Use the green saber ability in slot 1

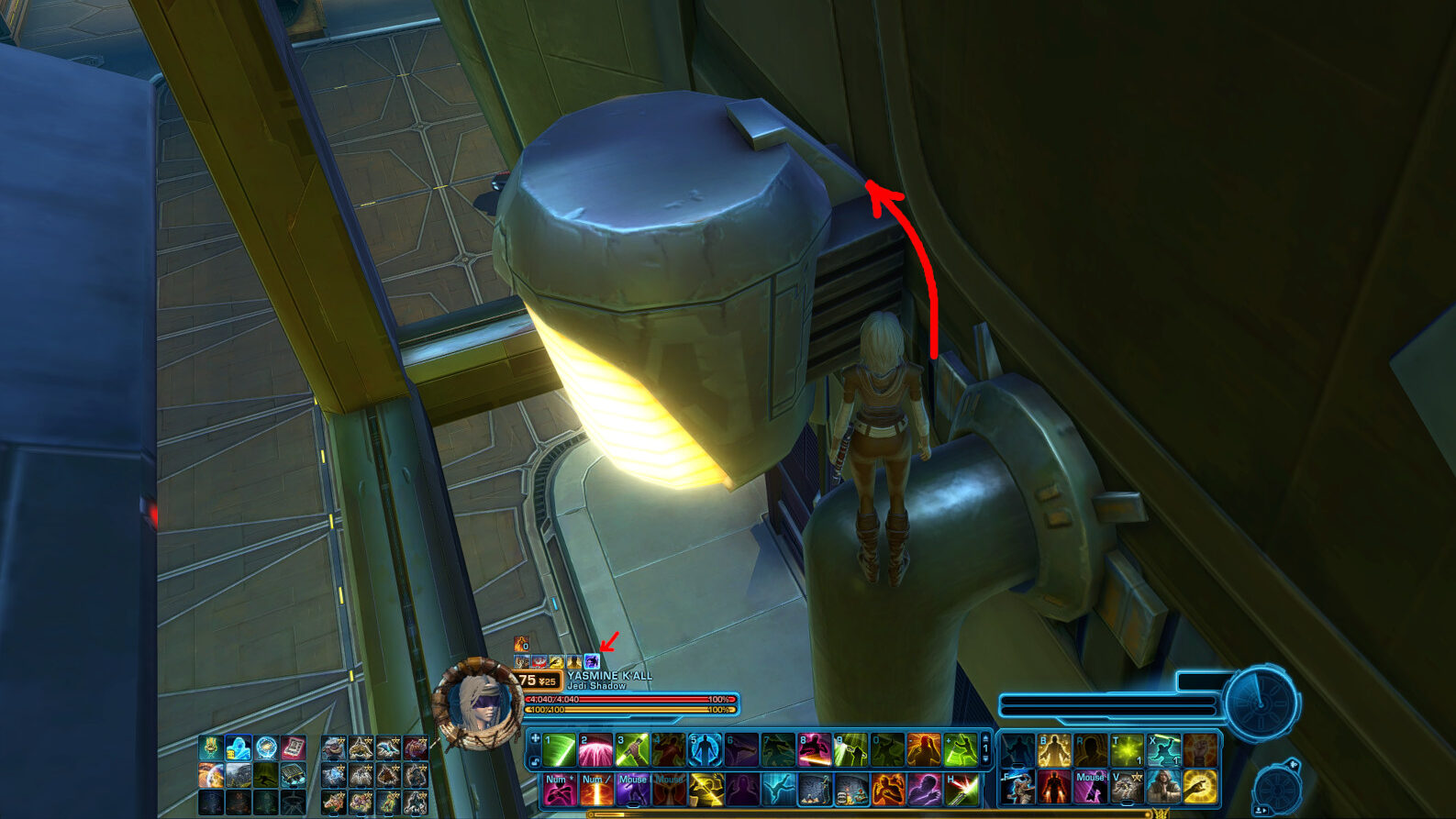coord(559,749)
